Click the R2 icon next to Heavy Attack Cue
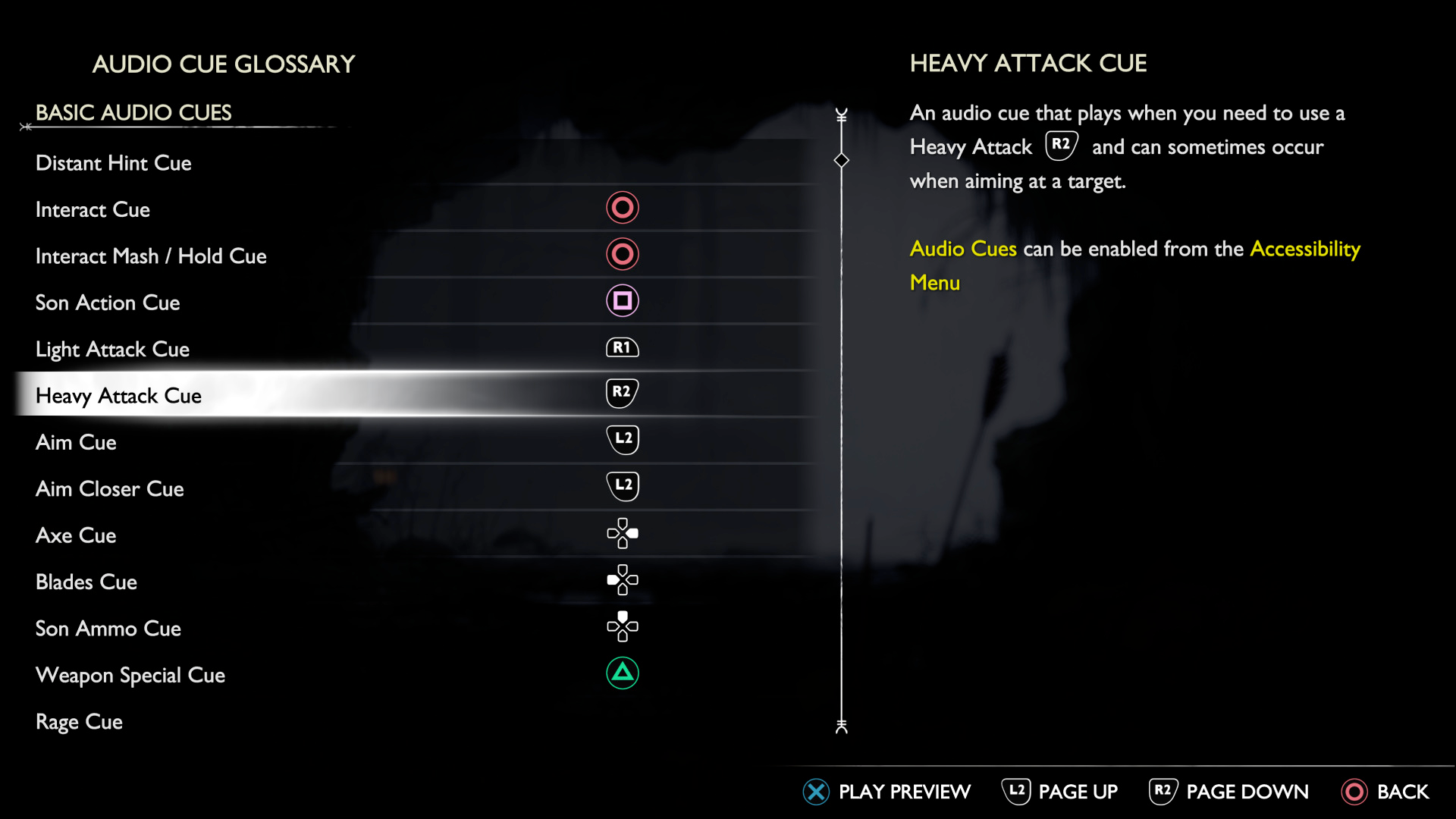Screen dimensions: 1456x819 (x=623, y=393)
